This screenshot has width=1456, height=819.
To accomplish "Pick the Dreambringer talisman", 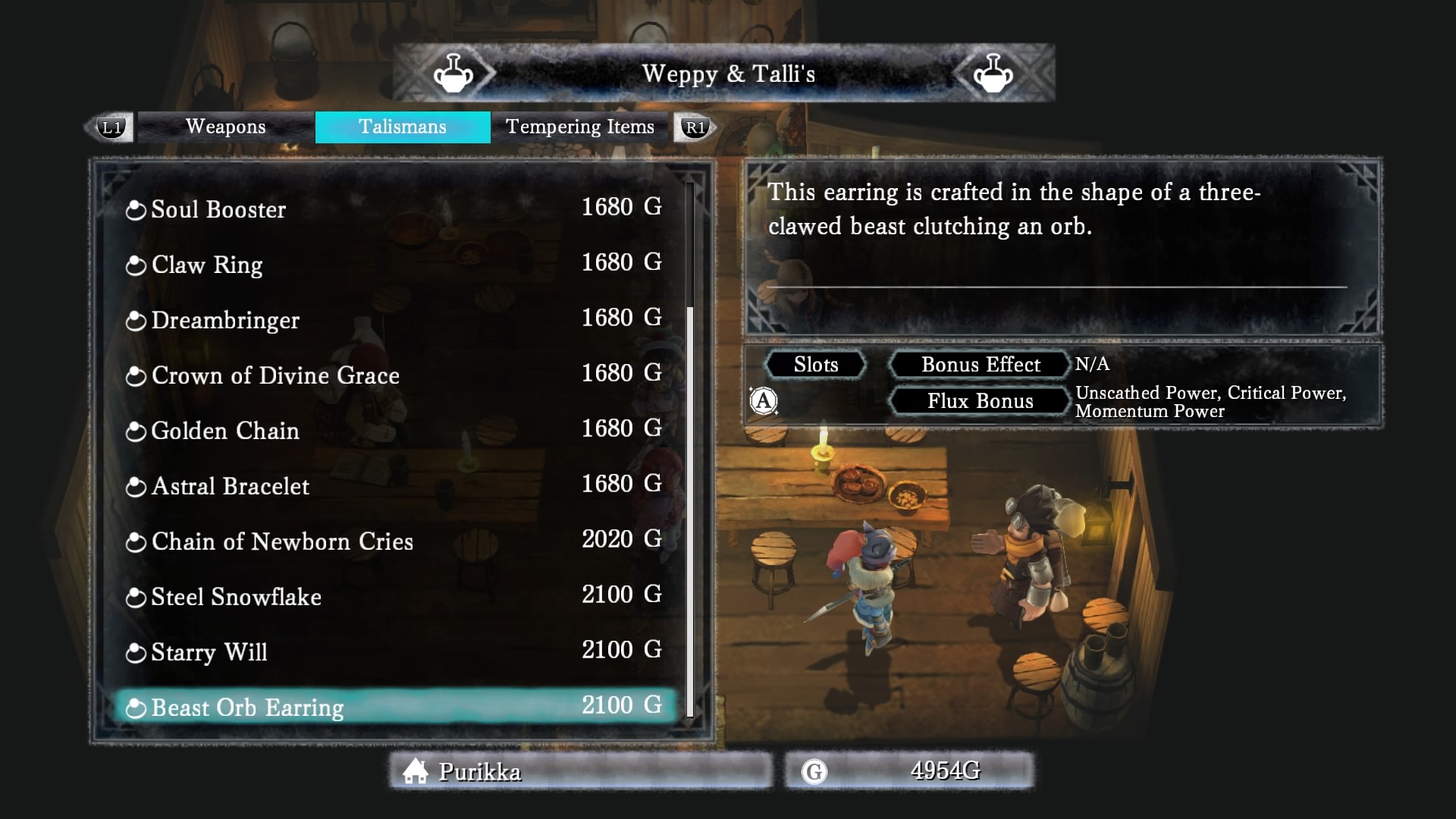I will click(x=394, y=319).
